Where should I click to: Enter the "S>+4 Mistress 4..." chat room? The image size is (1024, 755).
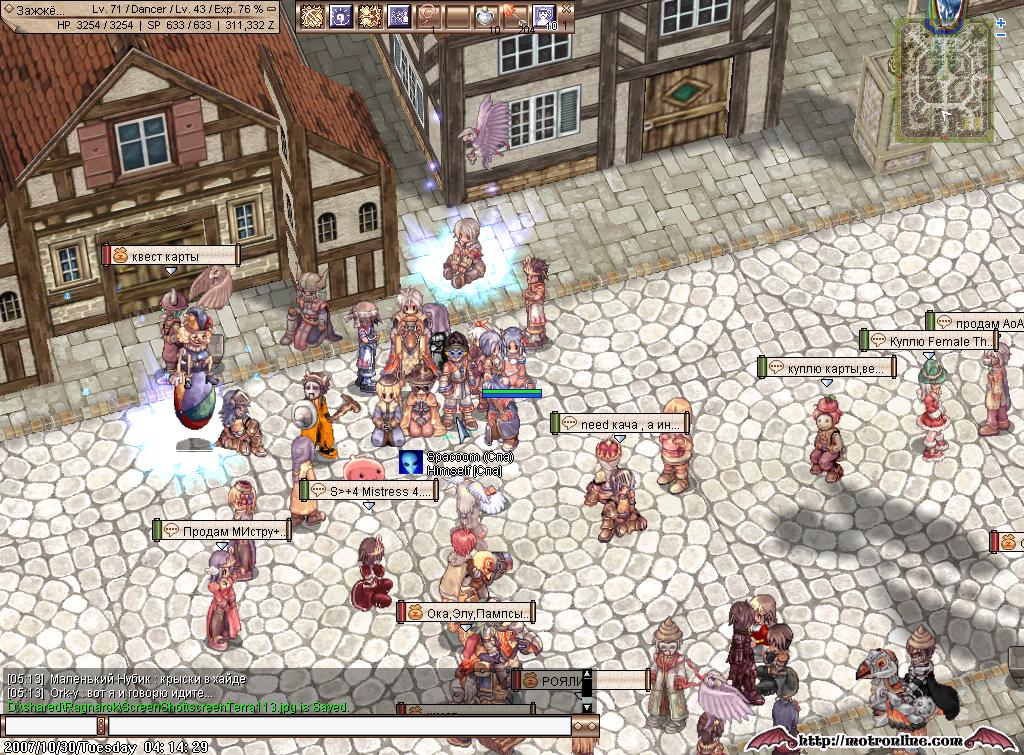(369, 491)
